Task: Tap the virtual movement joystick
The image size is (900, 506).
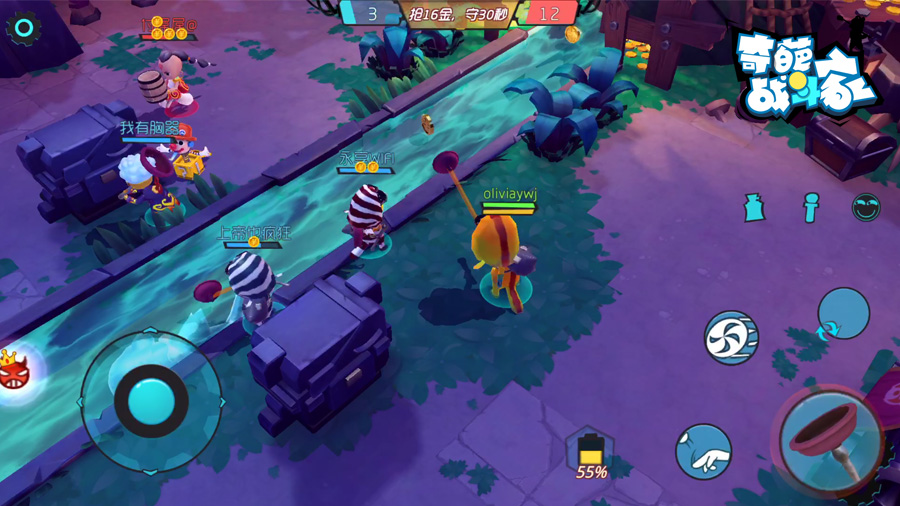Action: click(x=151, y=400)
